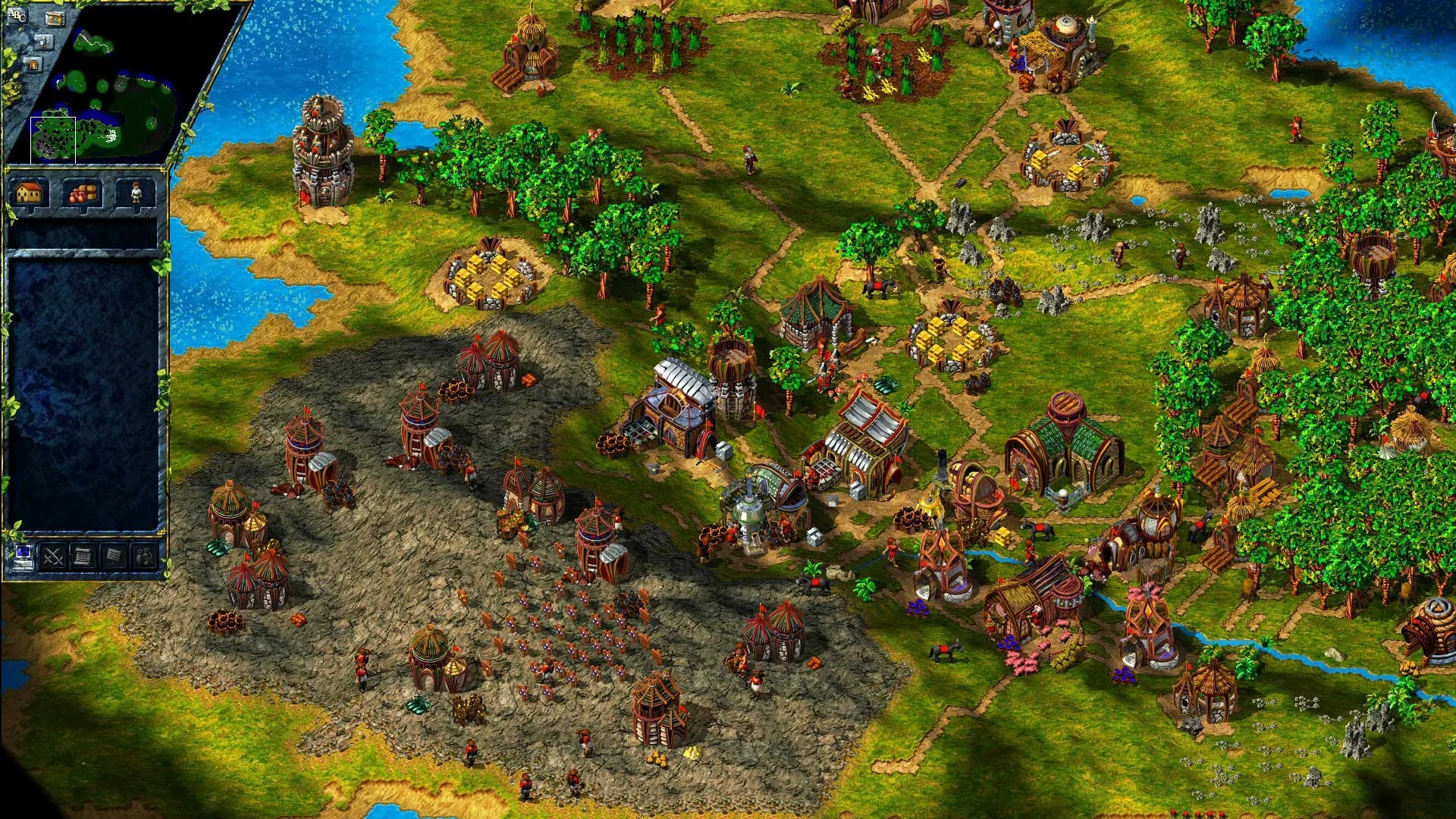Toggle the minimap buildings display button
1456x819 pixels.
coord(34,65)
